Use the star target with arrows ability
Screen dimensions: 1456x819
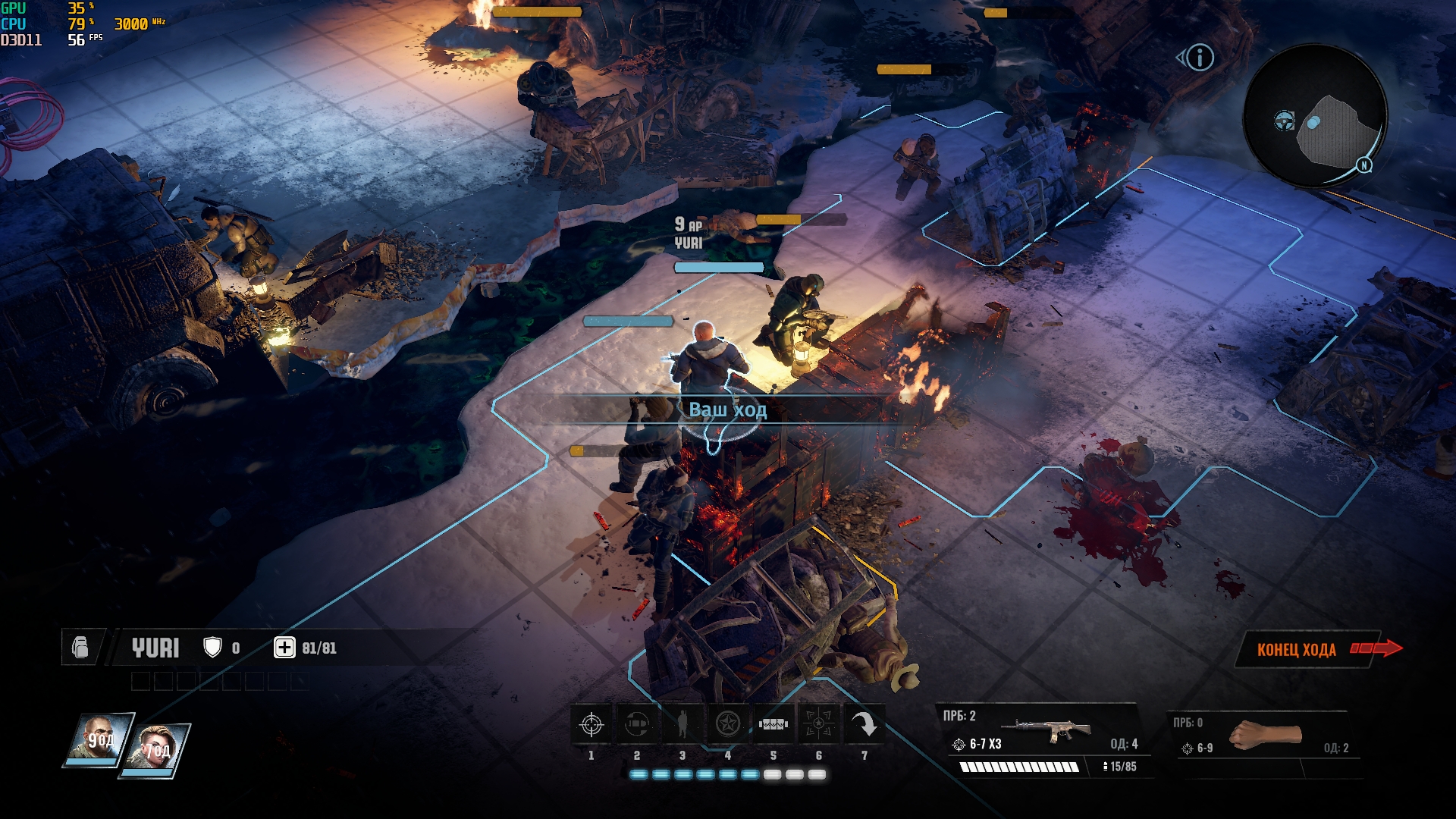[819, 725]
